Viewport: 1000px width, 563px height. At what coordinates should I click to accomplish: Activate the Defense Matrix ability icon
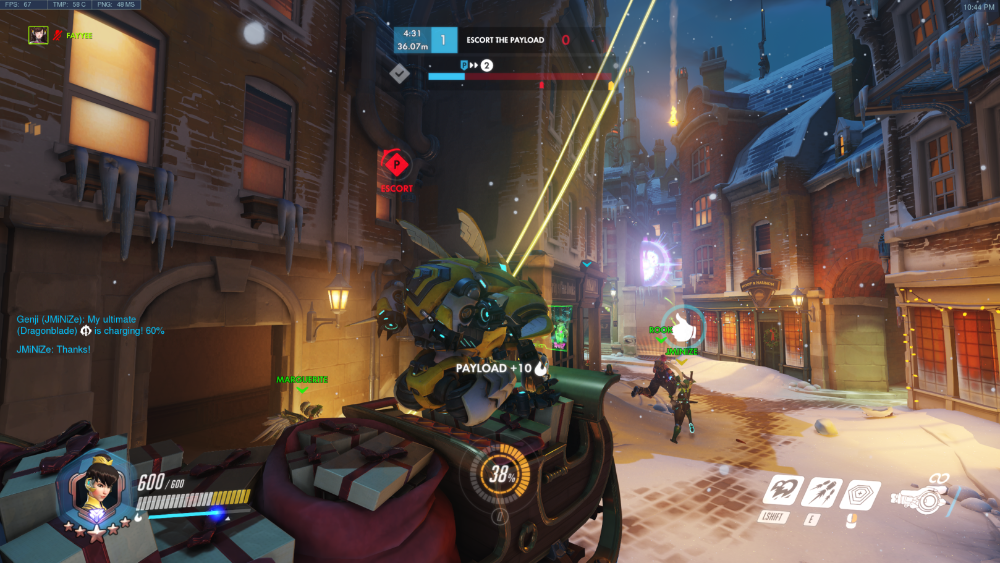859,492
